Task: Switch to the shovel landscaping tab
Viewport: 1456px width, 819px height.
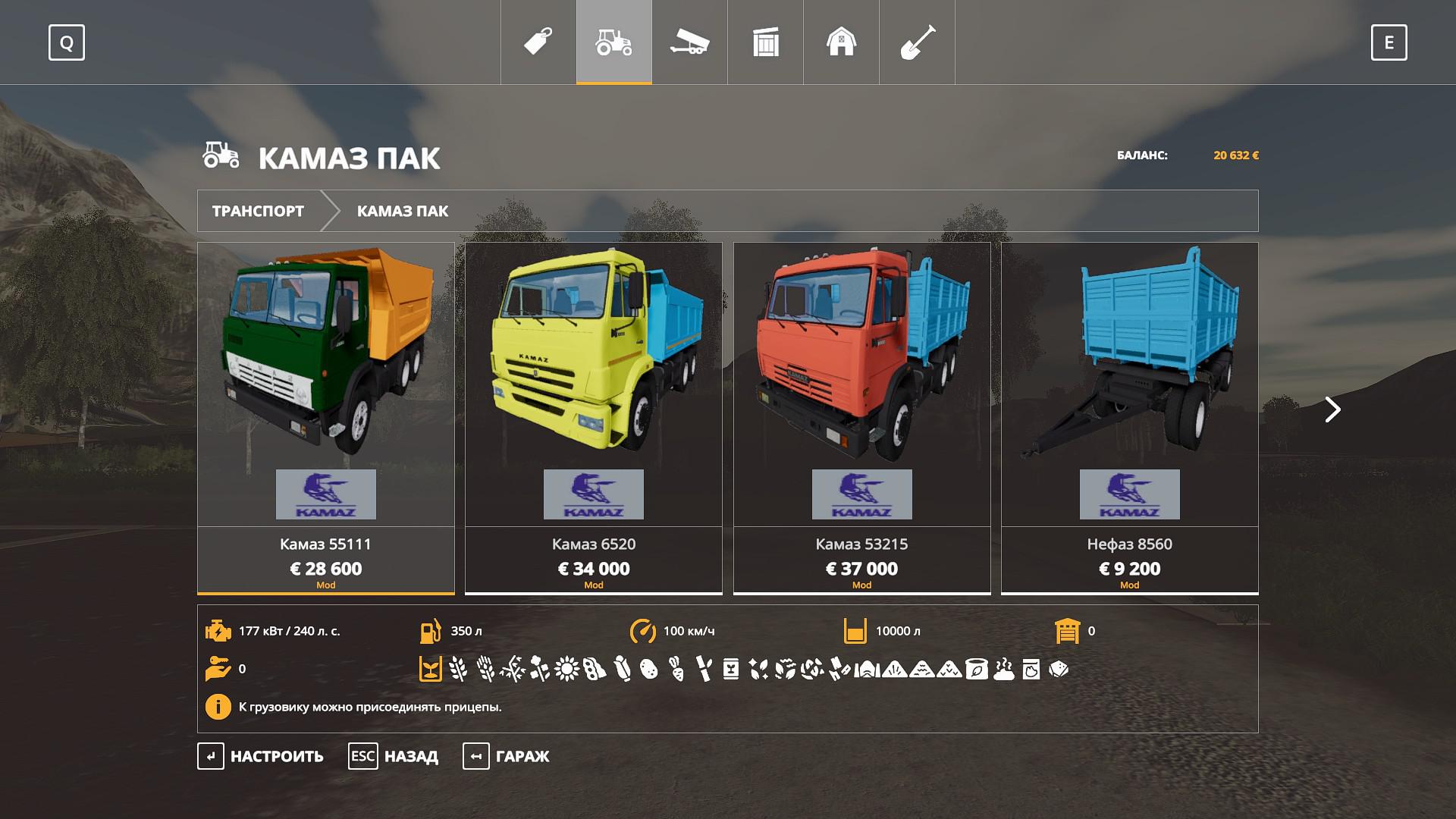Action: click(917, 42)
